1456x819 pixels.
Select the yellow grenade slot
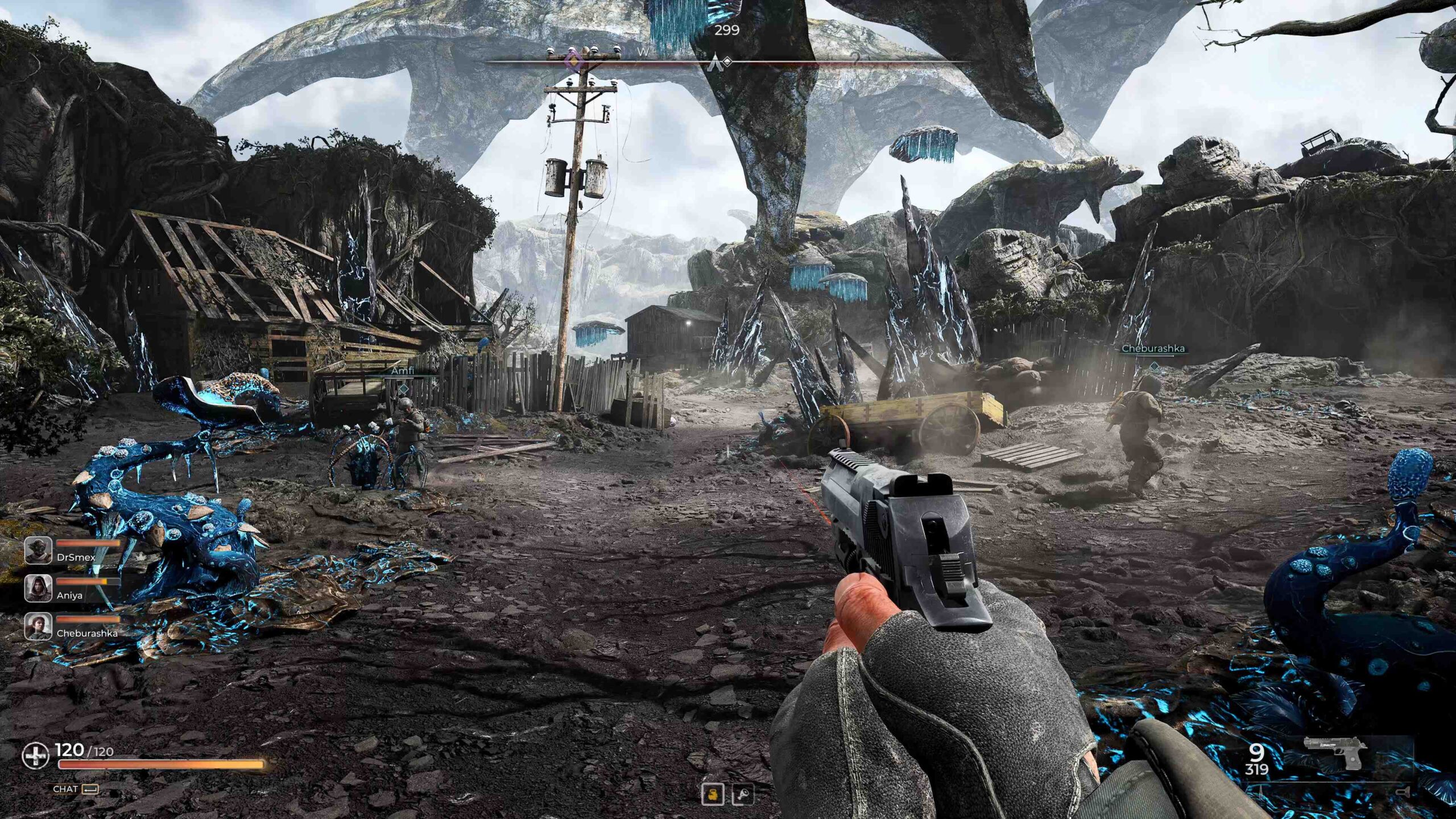pos(713,794)
